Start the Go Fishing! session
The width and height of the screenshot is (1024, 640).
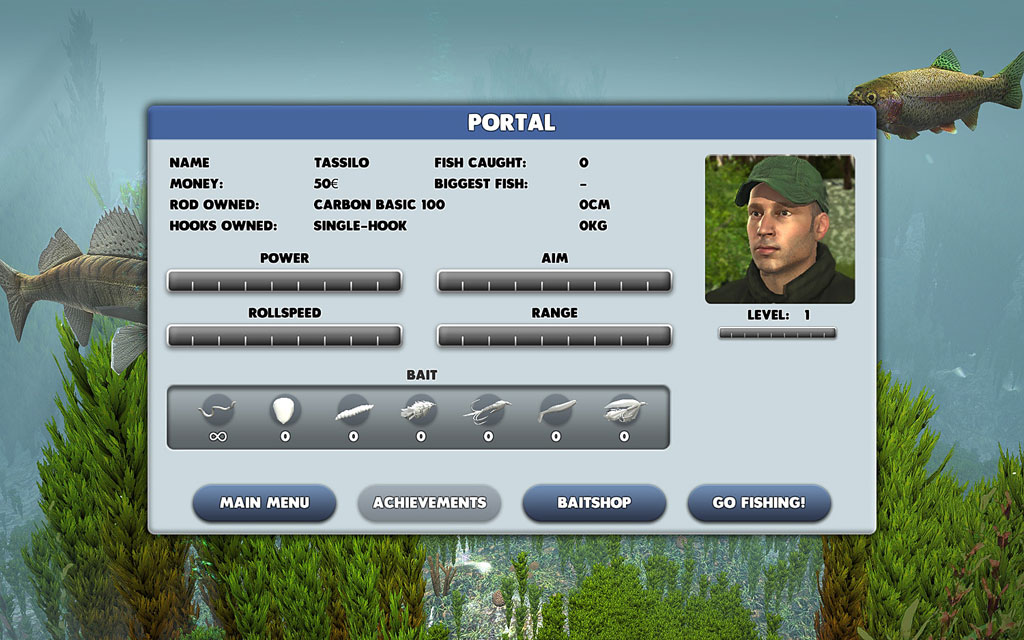758,503
